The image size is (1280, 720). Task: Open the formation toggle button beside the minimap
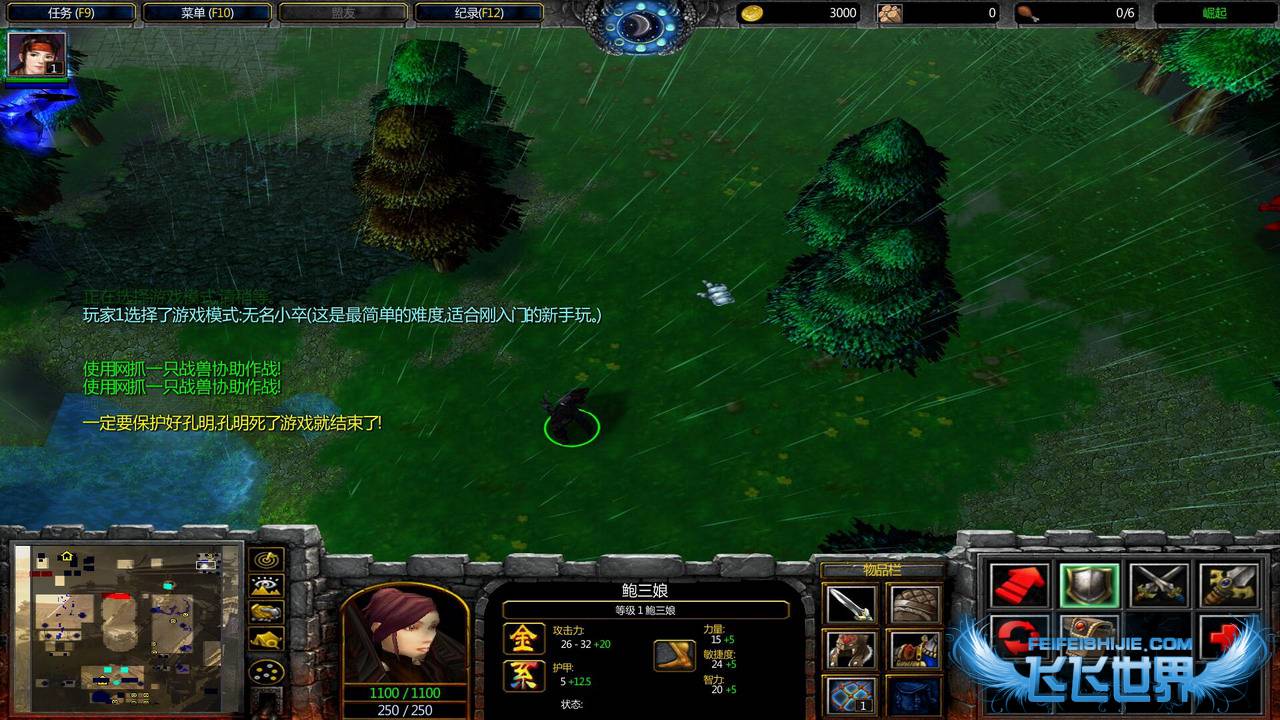pyautogui.click(x=267, y=671)
